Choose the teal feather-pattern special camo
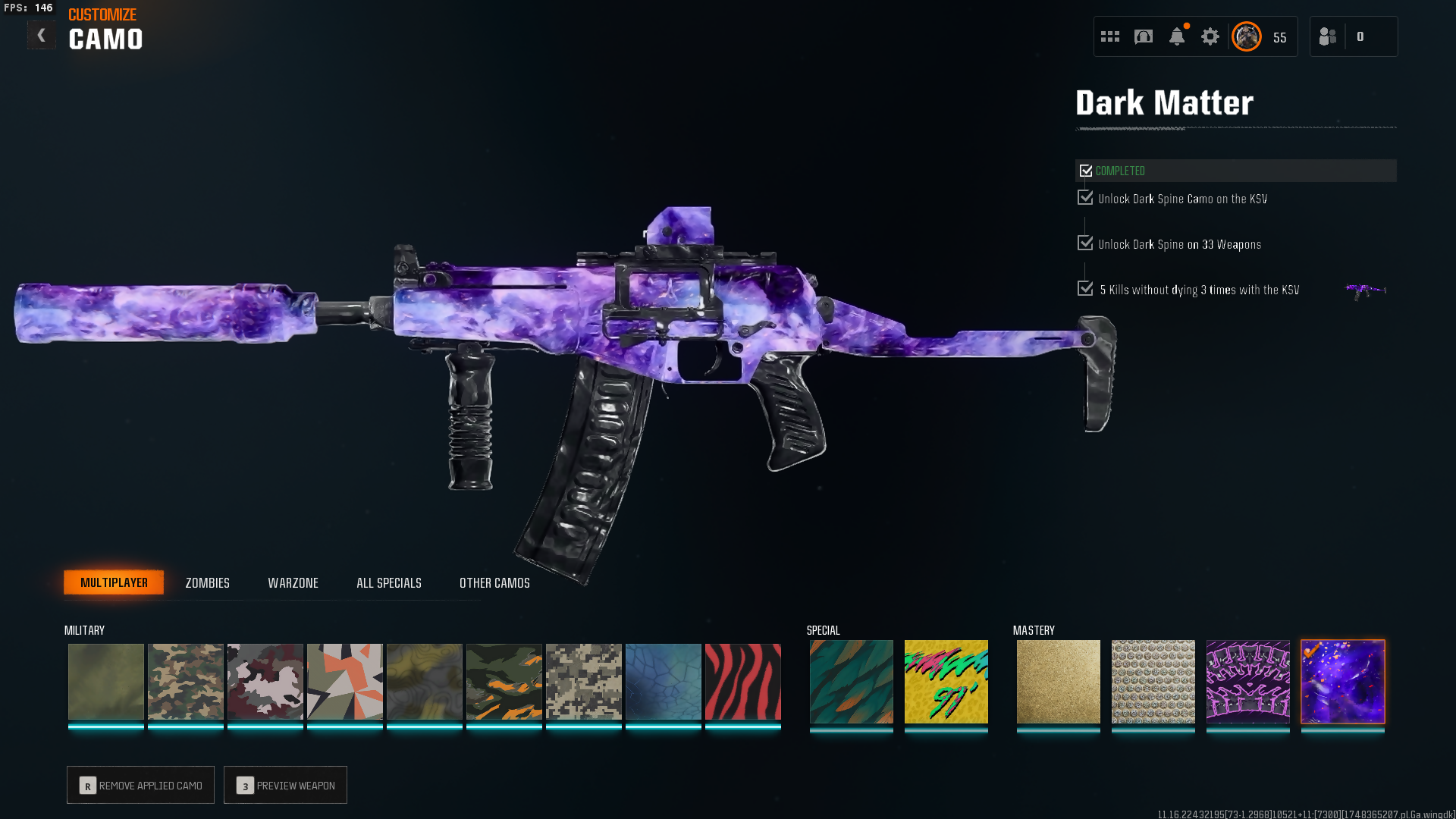This screenshot has width=1456, height=819. [851, 681]
